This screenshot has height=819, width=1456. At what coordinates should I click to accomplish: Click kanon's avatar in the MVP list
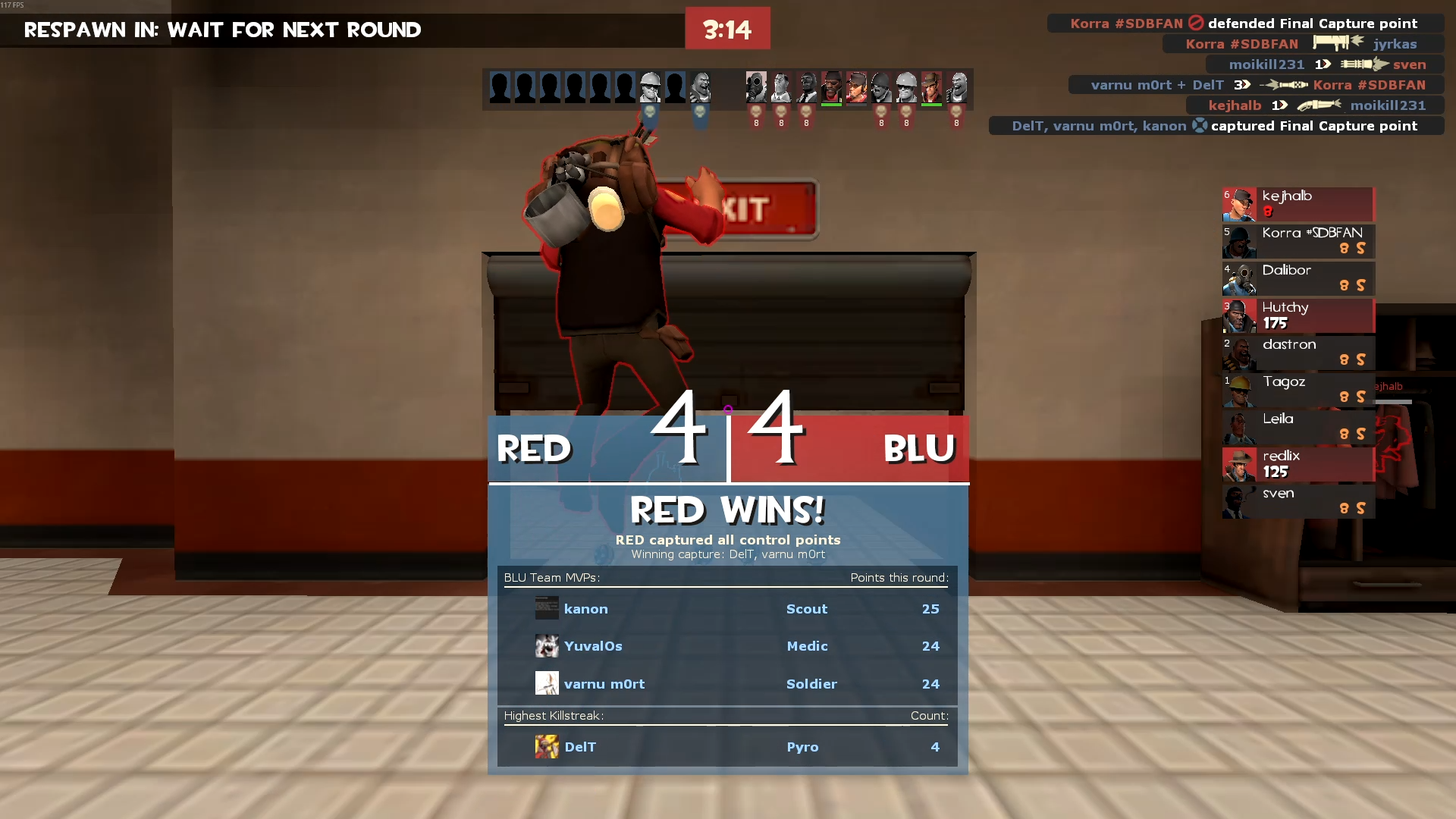(547, 608)
